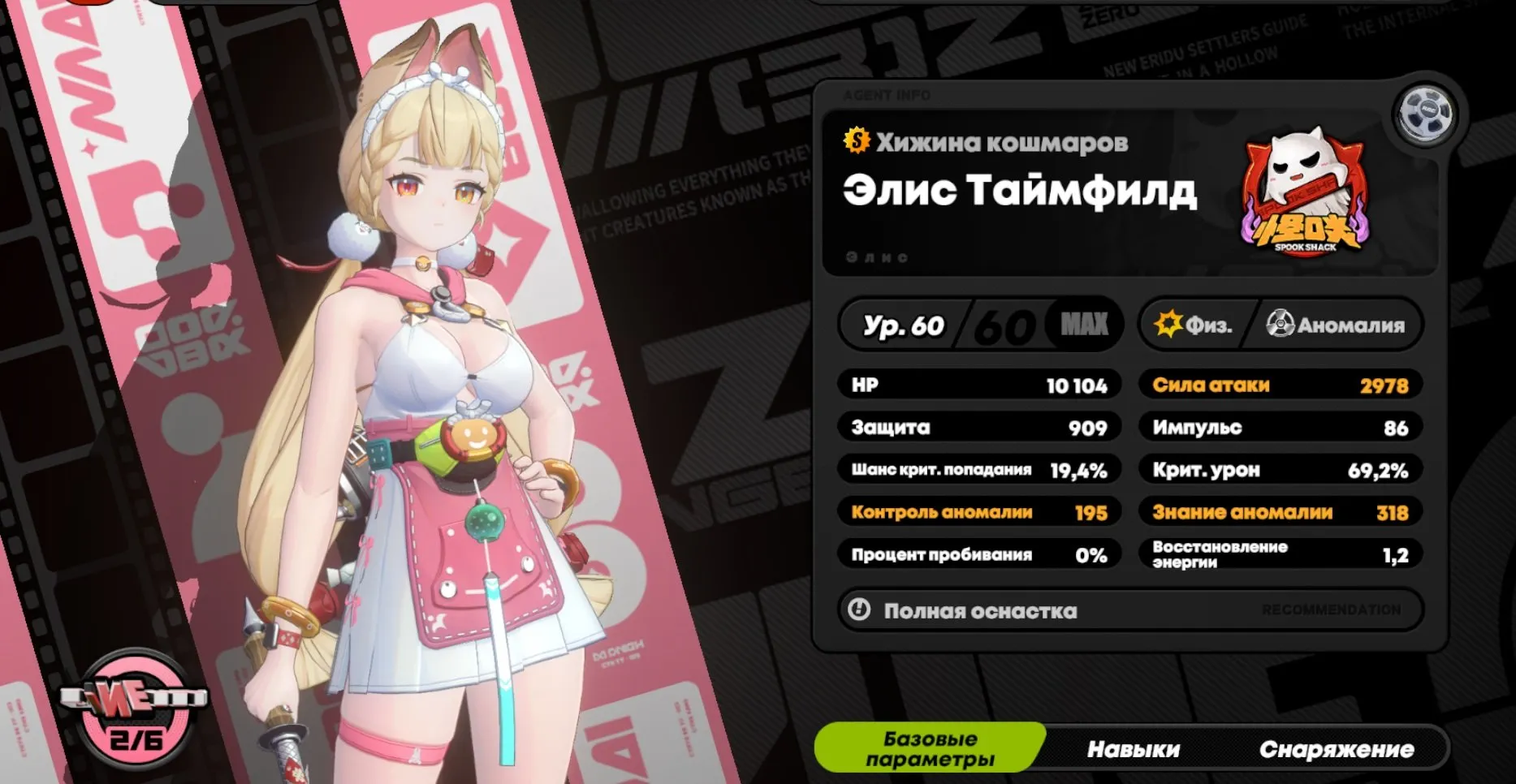Click the Сила атаки stat row

click(x=1279, y=385)
